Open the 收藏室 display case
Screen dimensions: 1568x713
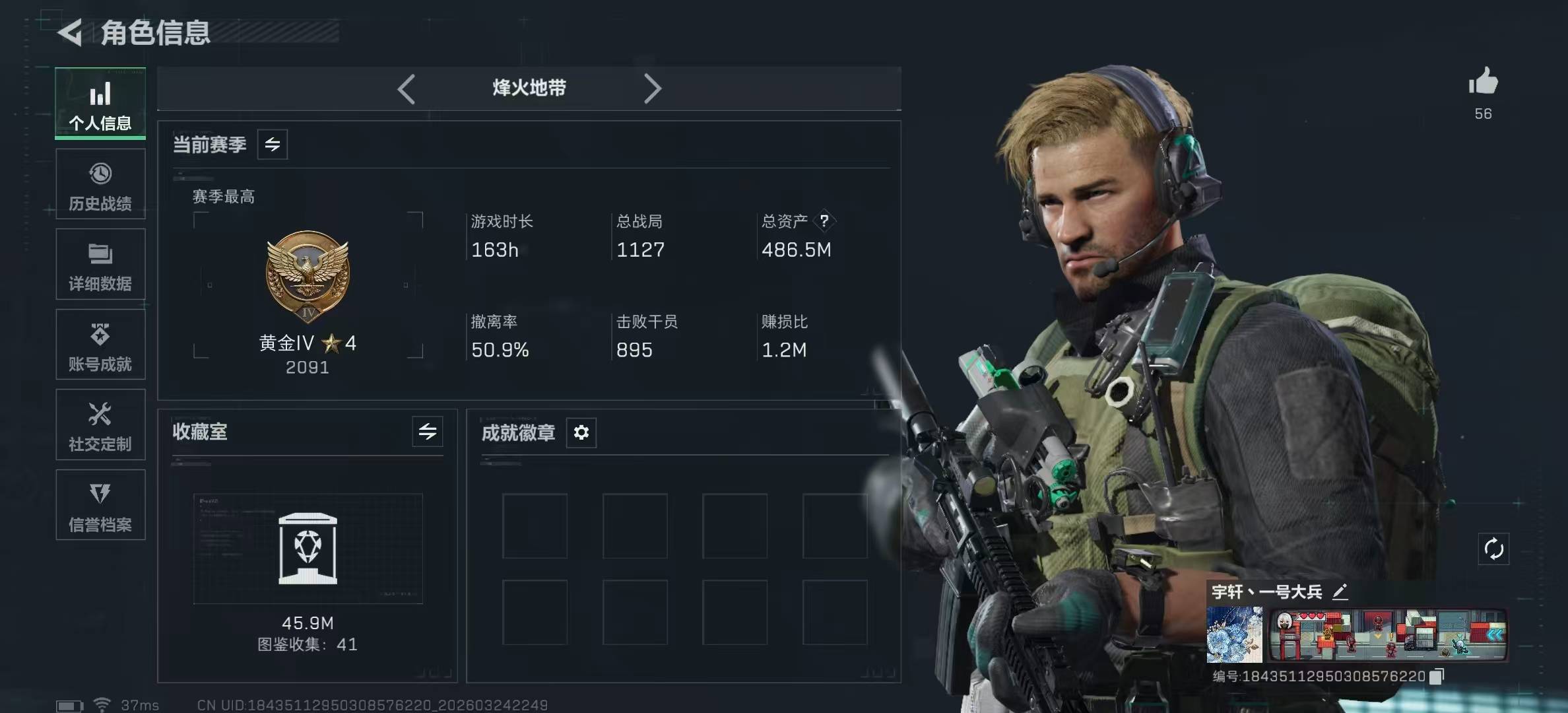click(308, 549)
